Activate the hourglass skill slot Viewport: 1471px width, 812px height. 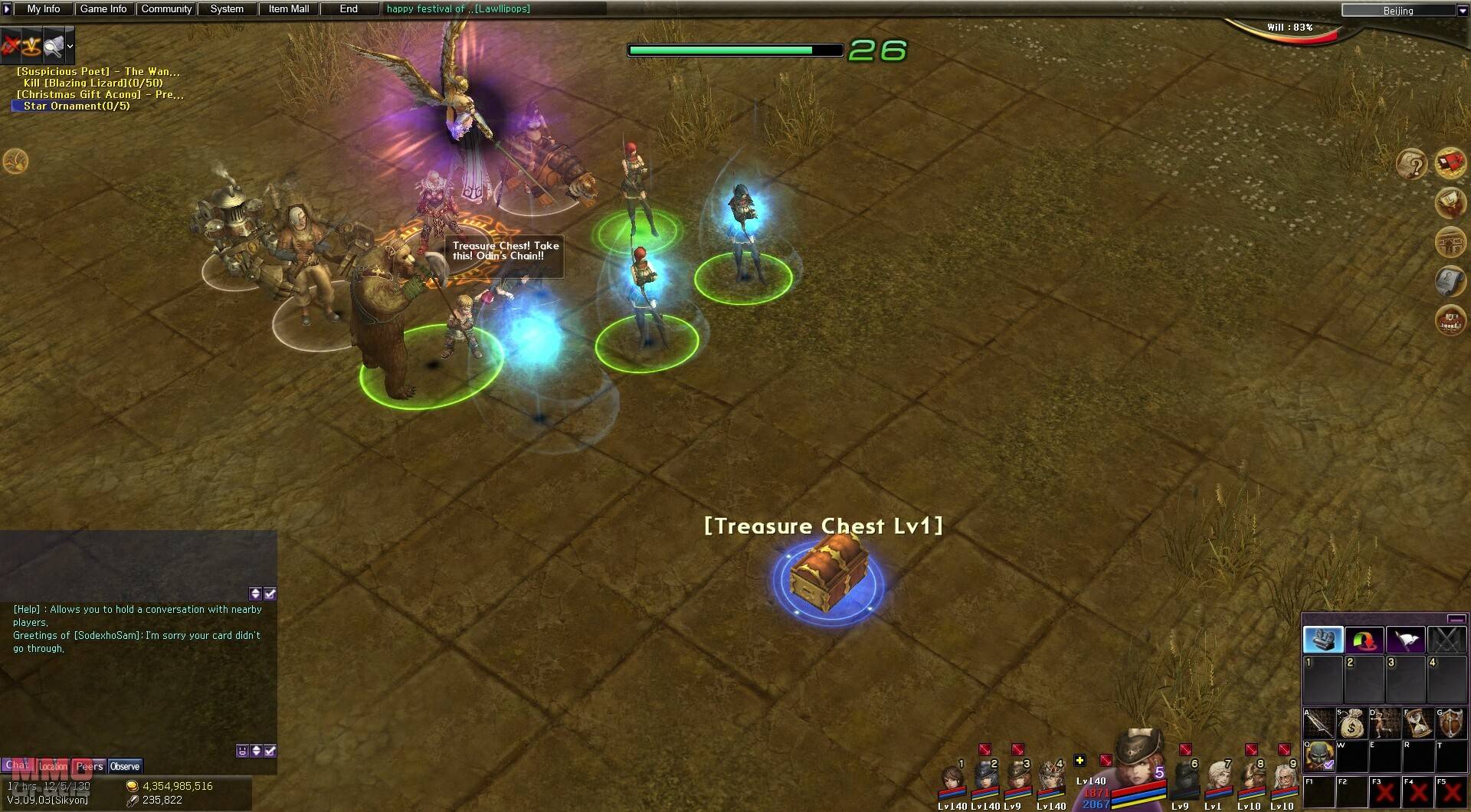tap(1418, 723)
